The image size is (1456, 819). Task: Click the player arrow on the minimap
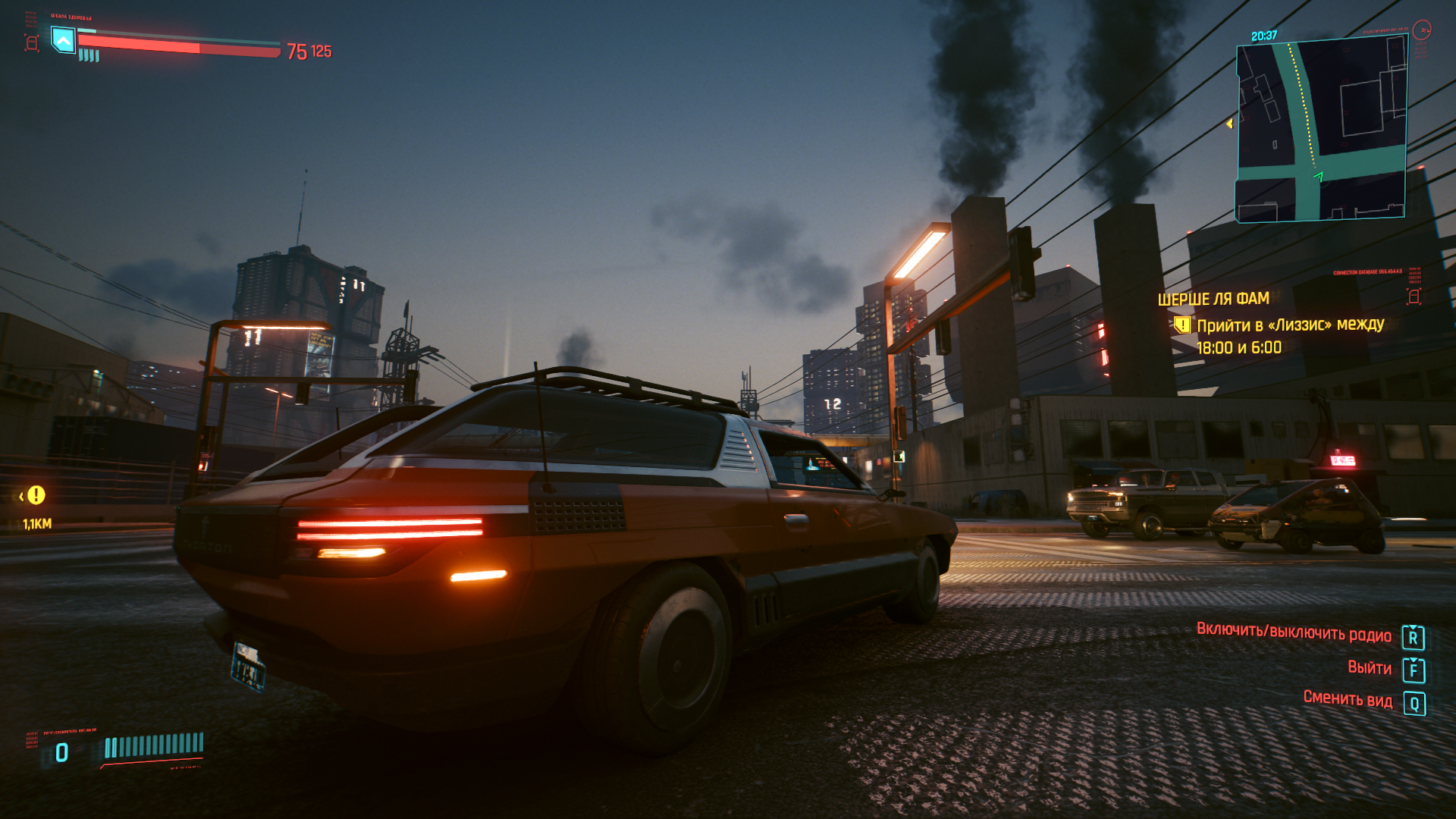click(1319, 177)
